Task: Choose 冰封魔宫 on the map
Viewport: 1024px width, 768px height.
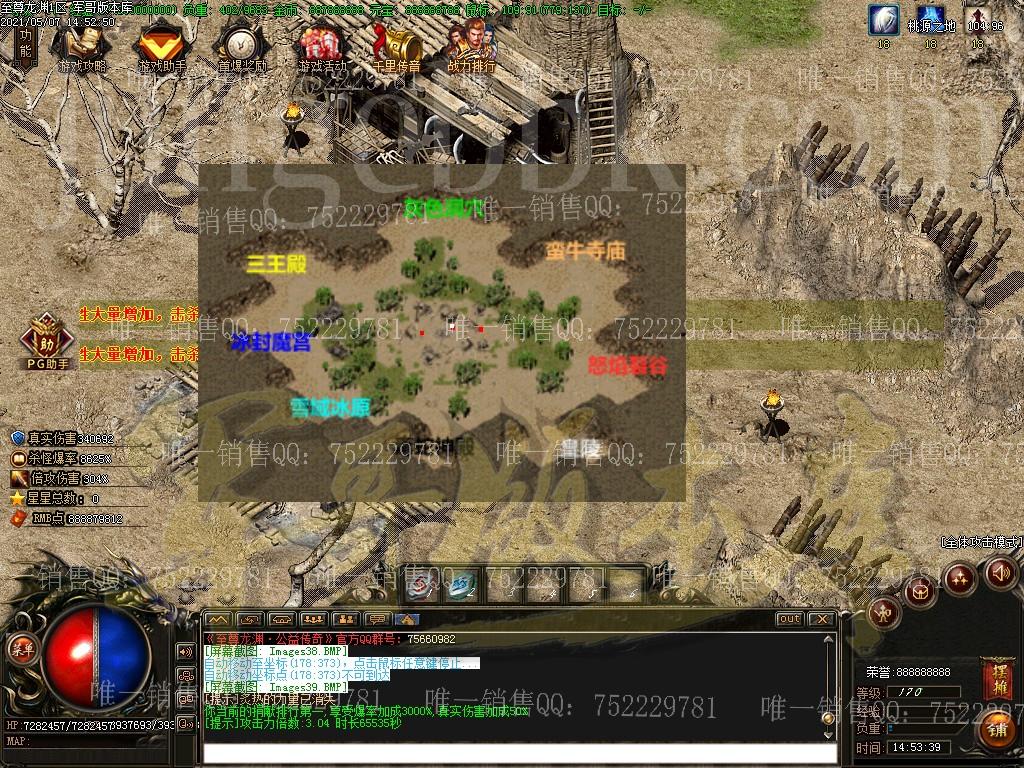Action: tap(270, 343)
